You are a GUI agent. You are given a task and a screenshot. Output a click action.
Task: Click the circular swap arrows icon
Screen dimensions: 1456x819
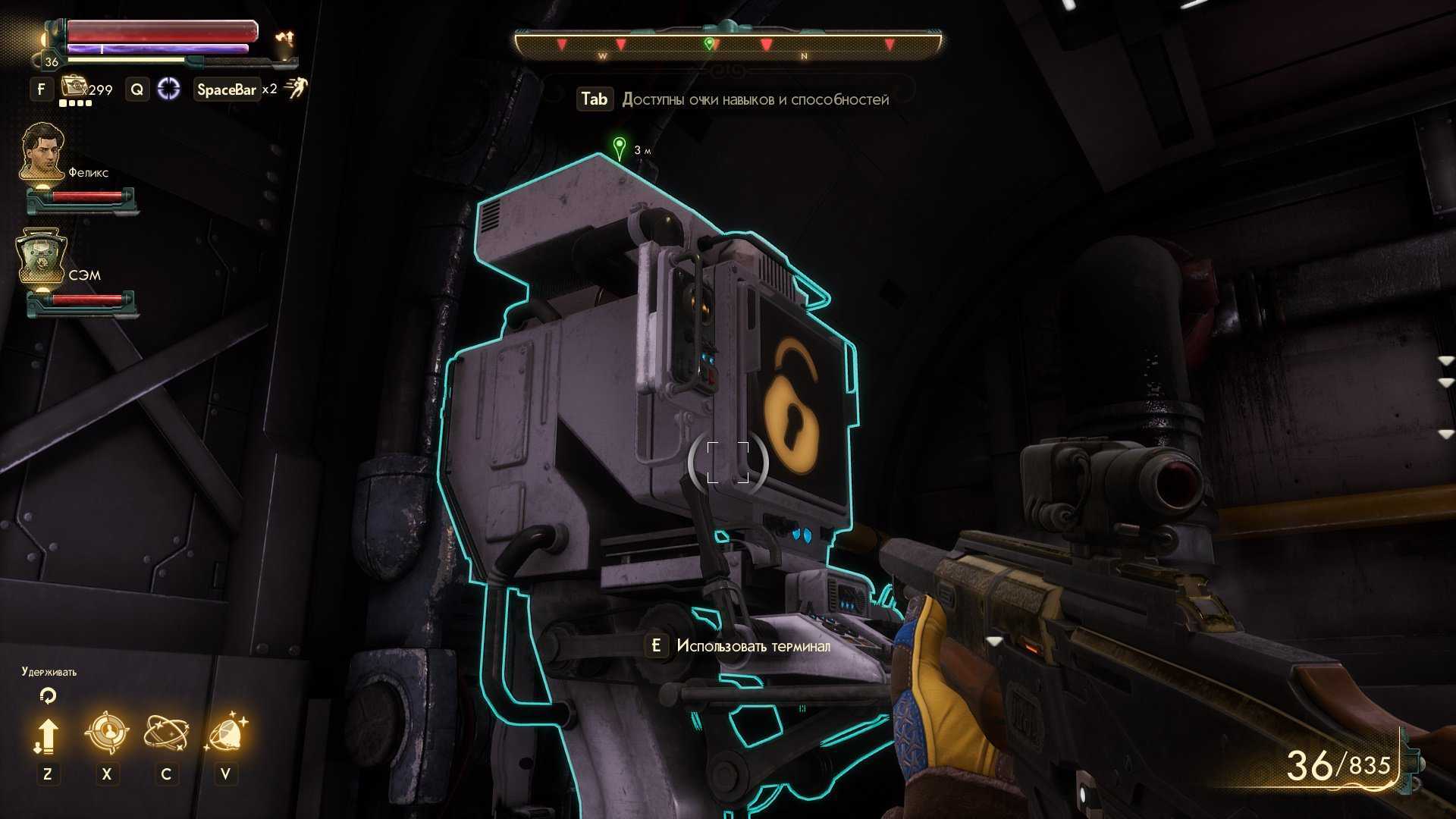(48, 695)
